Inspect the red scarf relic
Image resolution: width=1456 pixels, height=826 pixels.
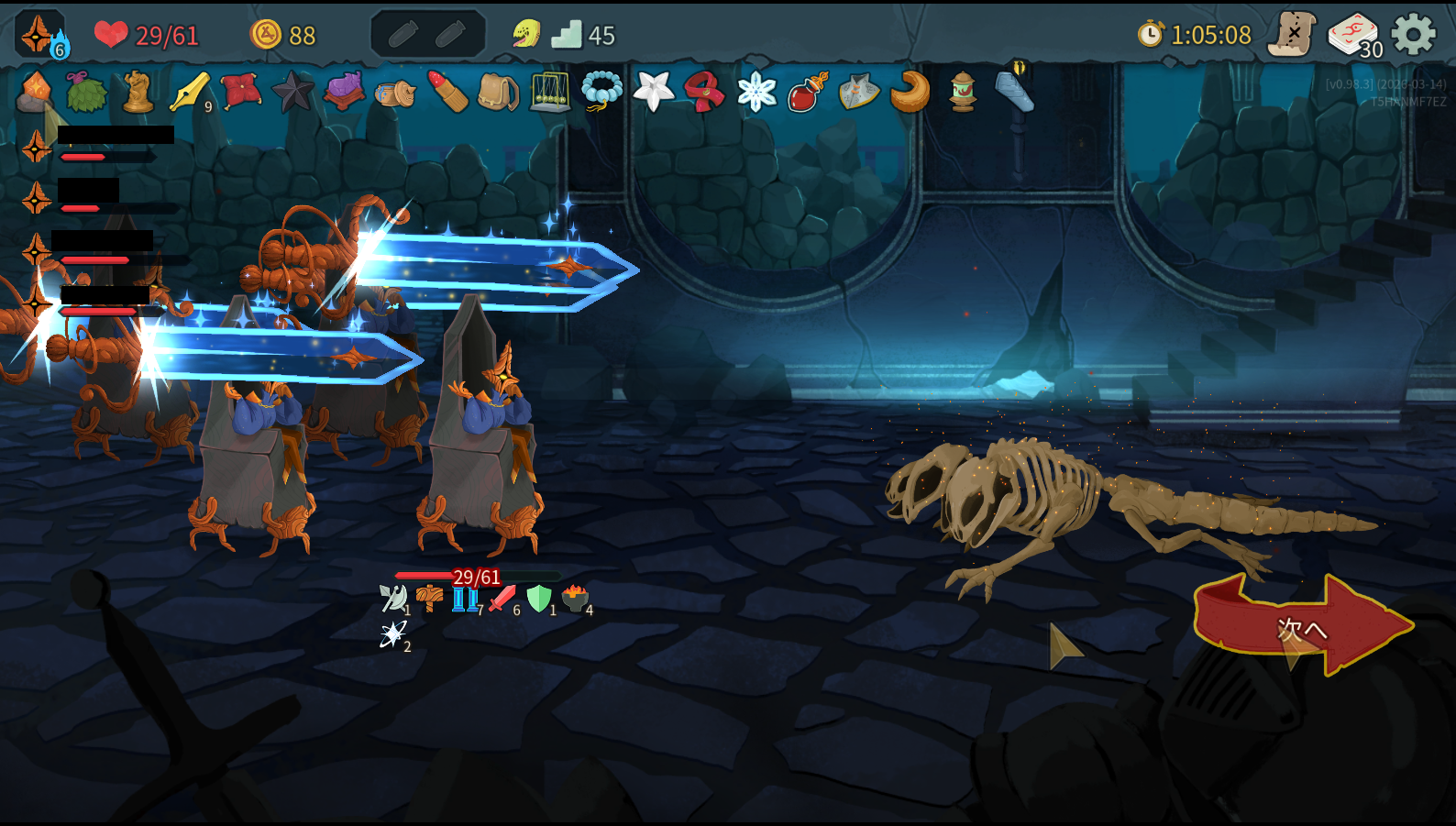coord(704,92)
